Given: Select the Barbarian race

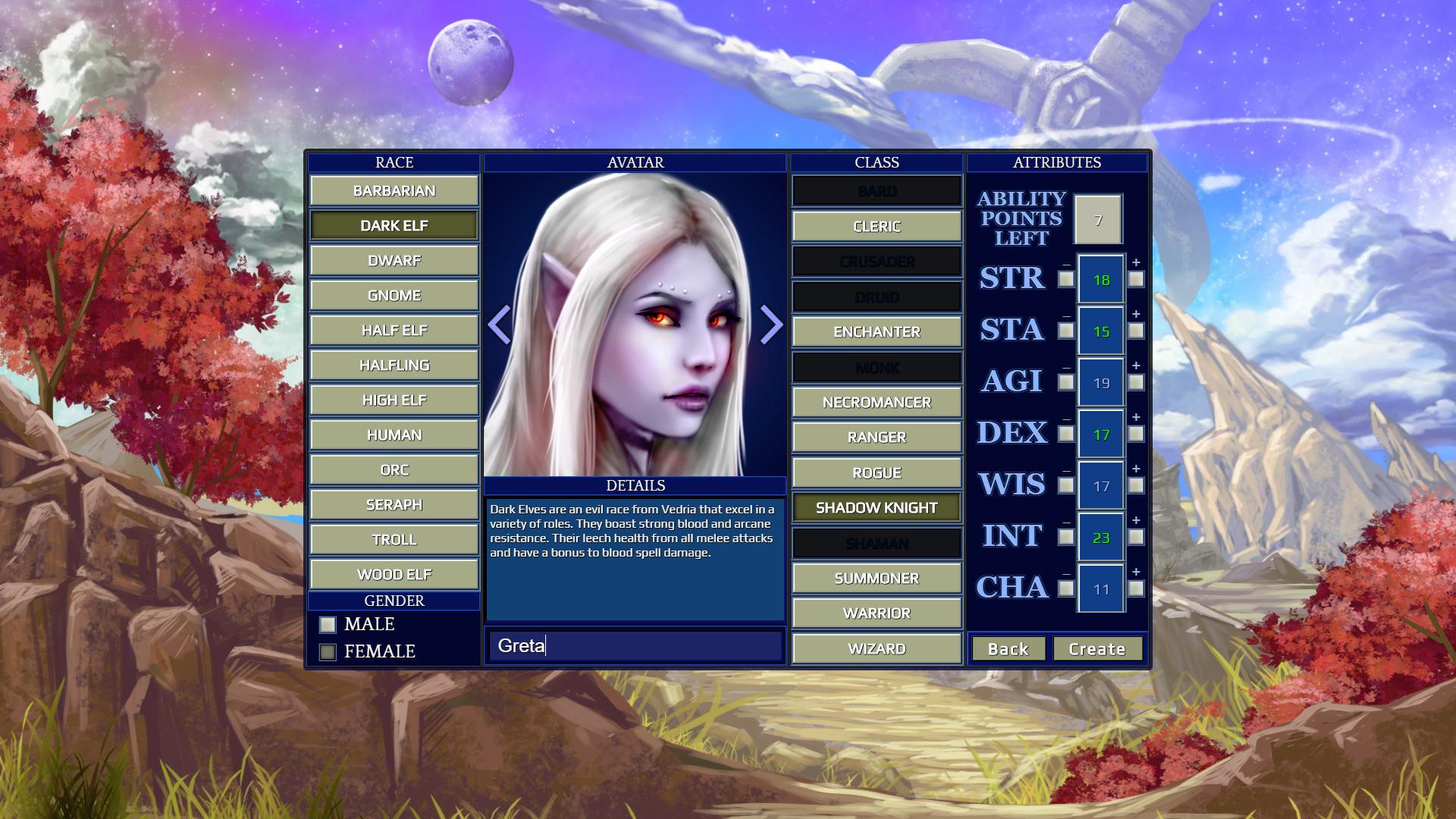Looking at the screenshot, I should pos(394,191).
